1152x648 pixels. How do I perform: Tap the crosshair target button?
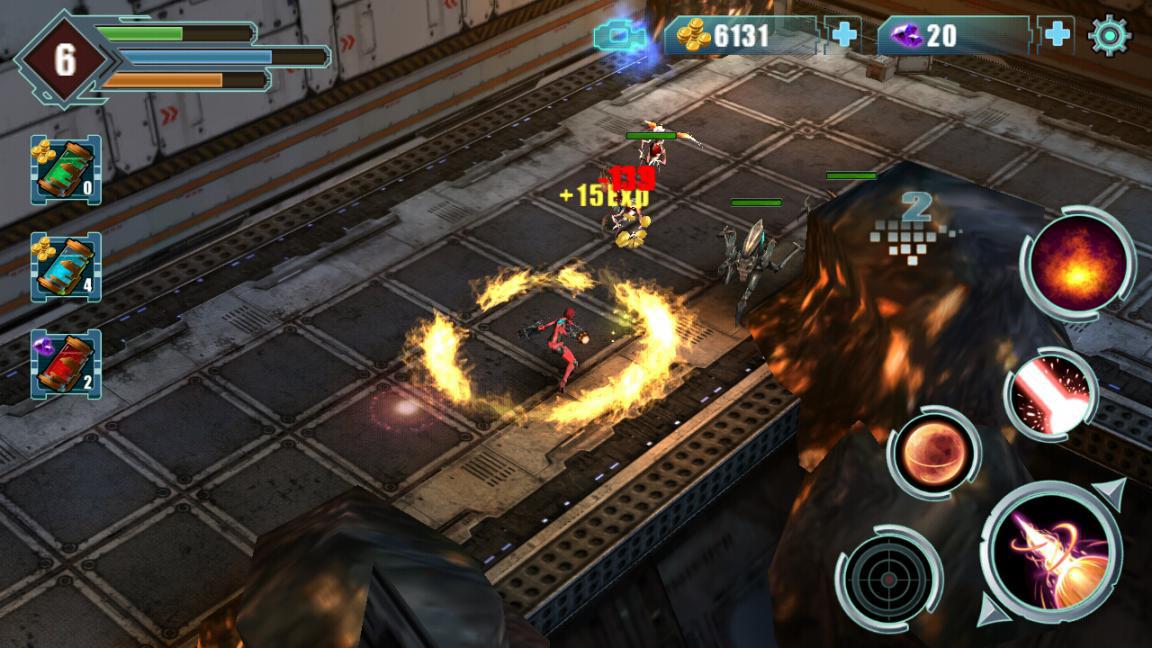(888, 578)
